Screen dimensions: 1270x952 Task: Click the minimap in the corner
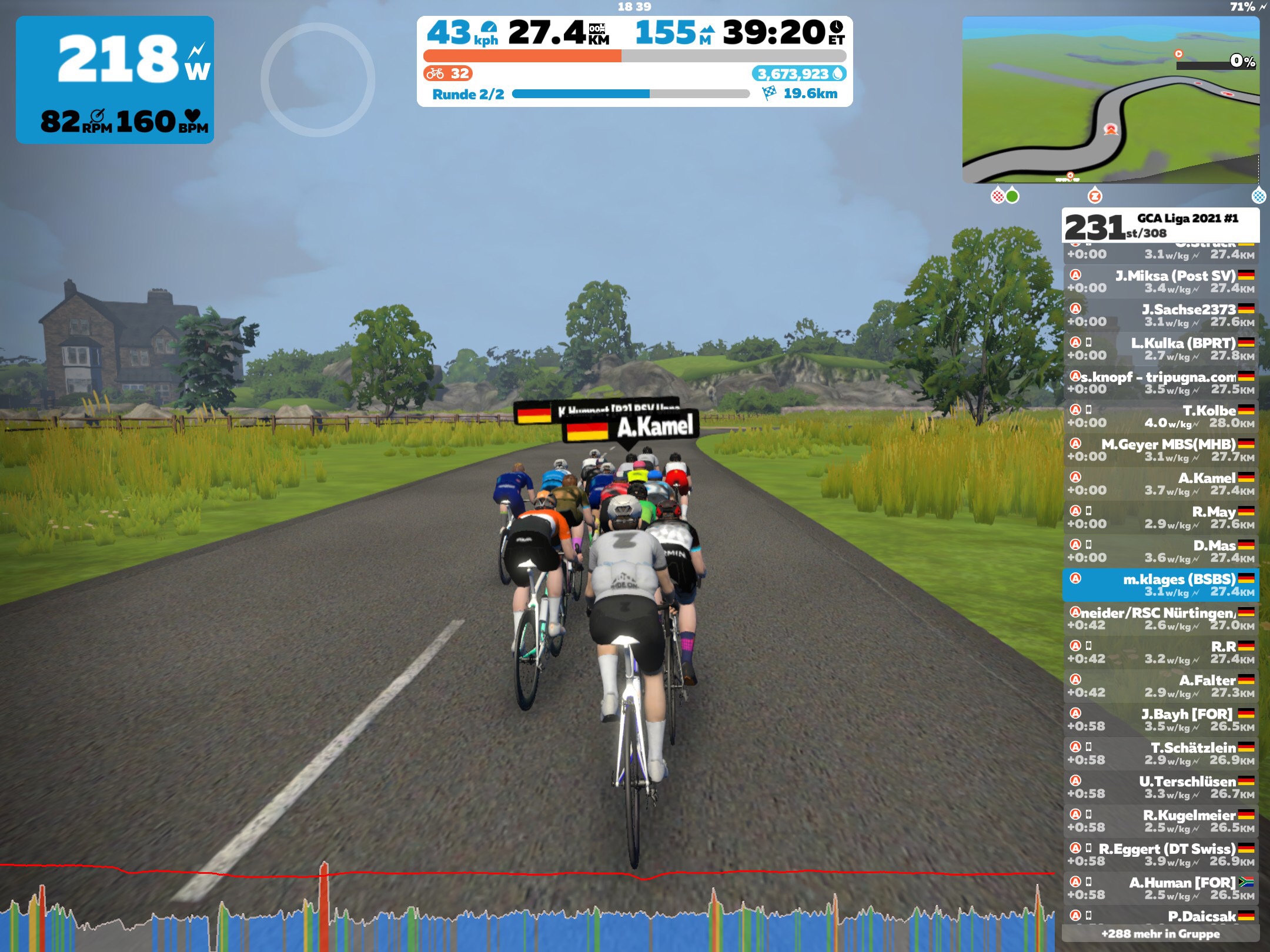[1110, 100]
